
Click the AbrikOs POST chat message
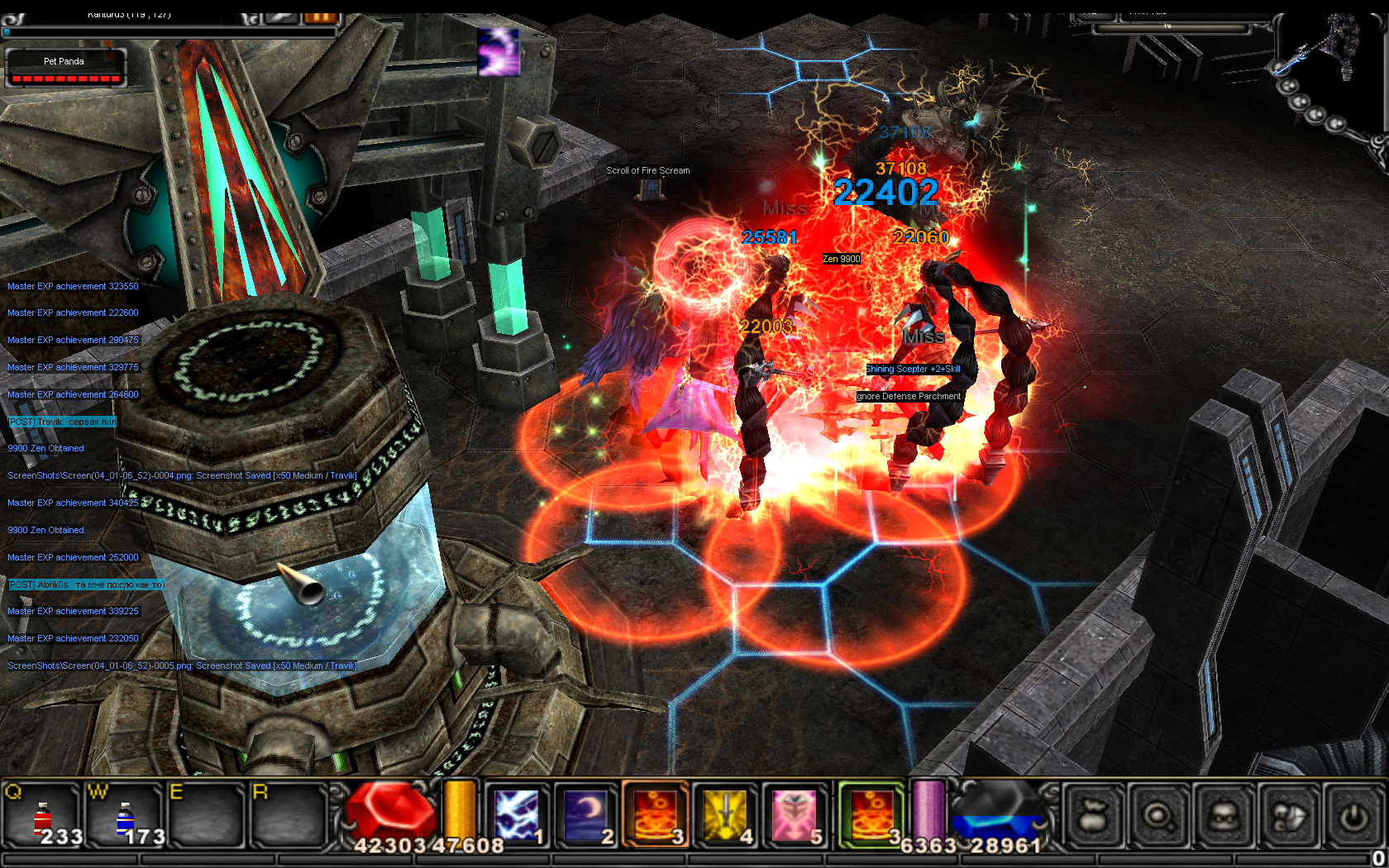tap(86, 584)
